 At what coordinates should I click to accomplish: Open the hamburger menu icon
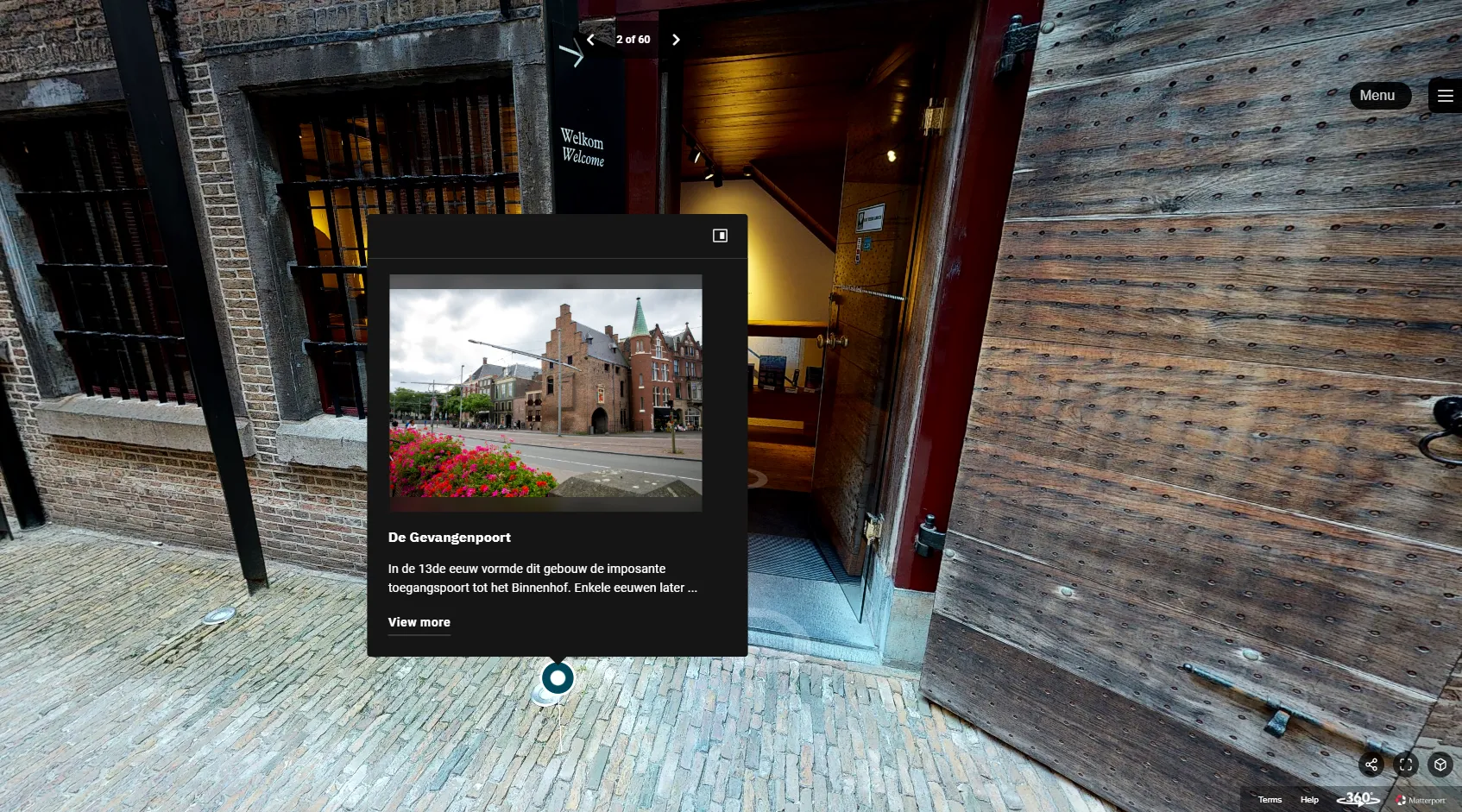tap(1446, 96)
